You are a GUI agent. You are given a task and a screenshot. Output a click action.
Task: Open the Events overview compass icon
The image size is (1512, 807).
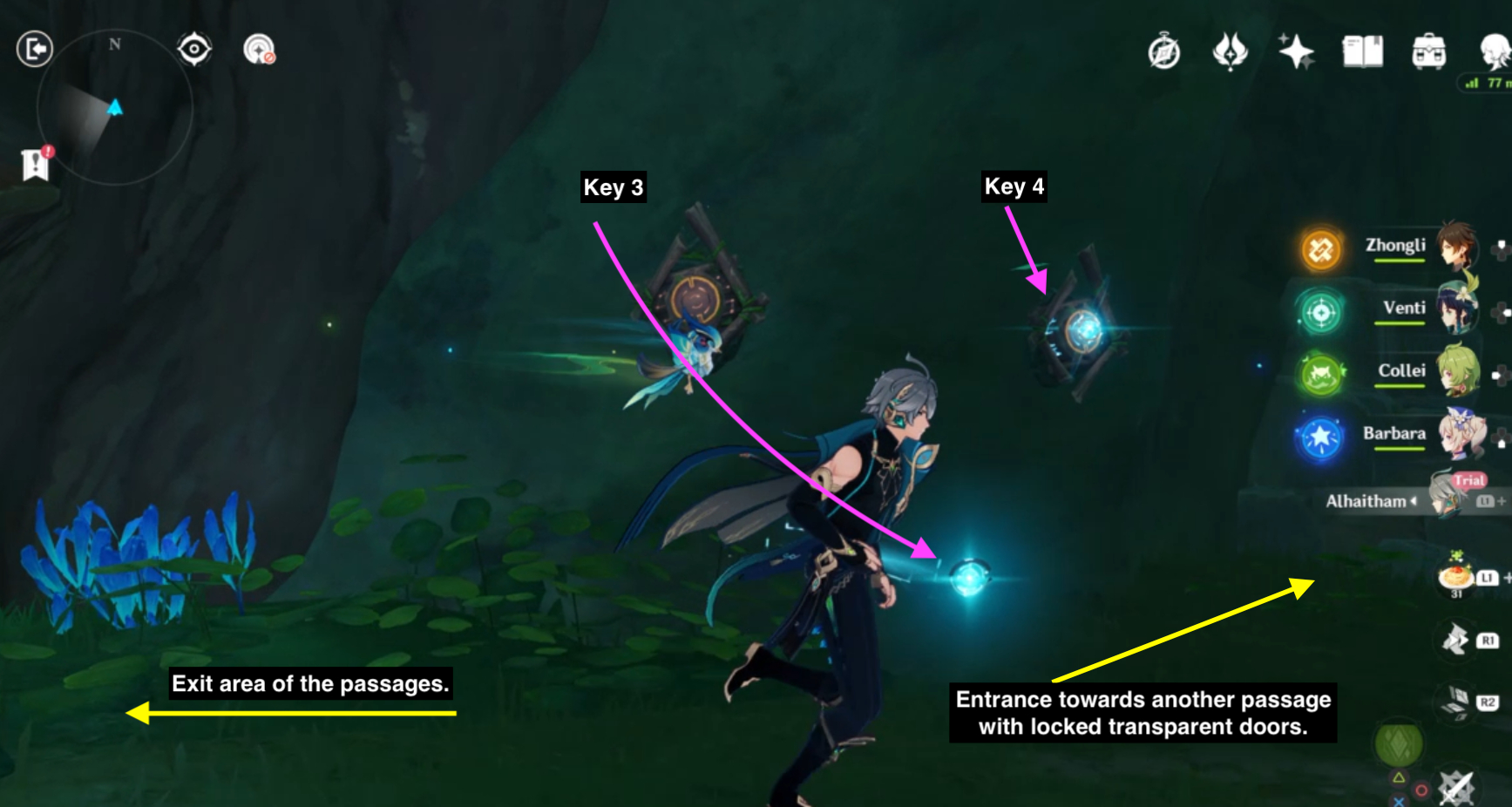tap(1165, 52)
